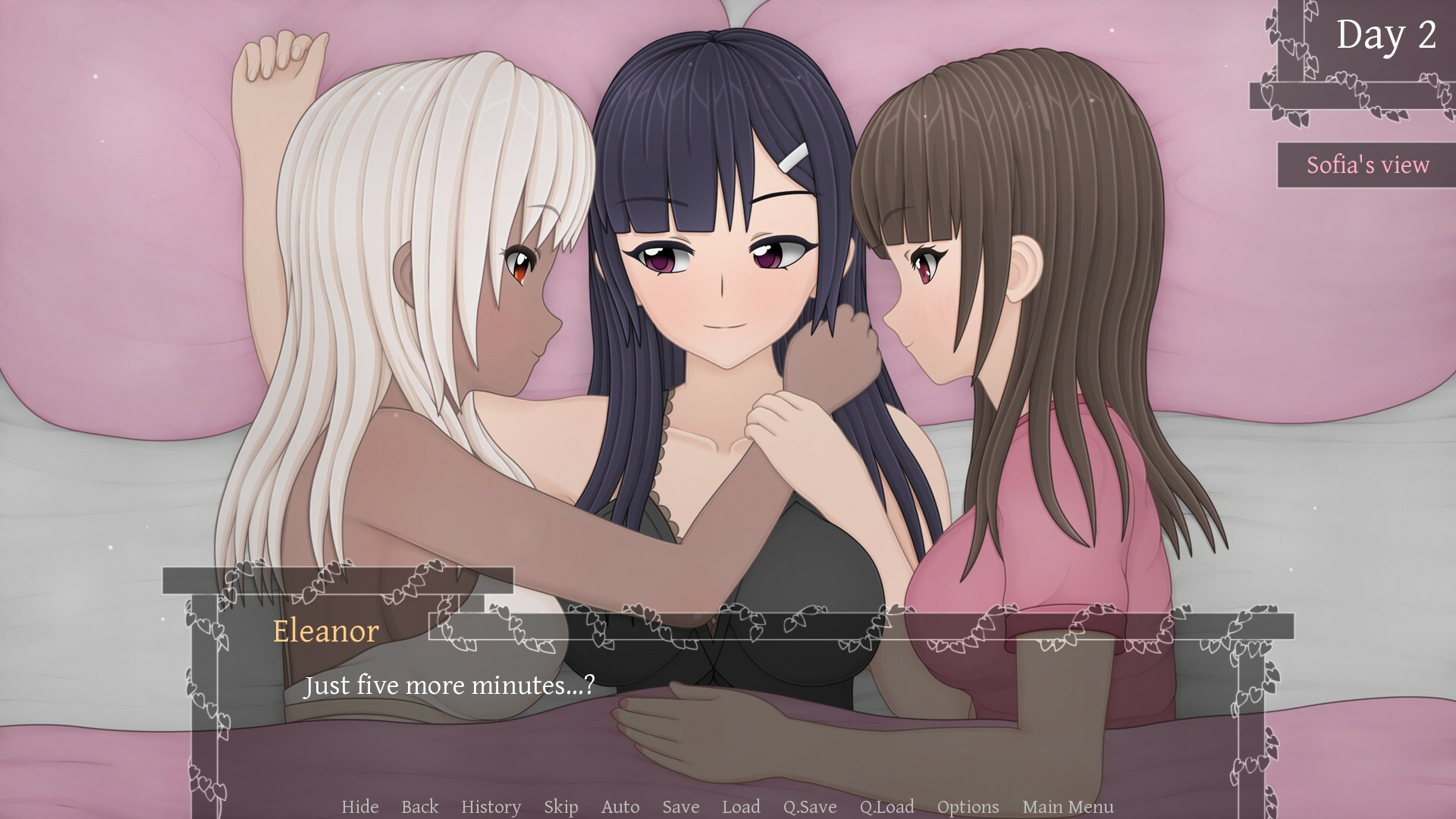The image size is (1456, 819).
Task: Quick save with Q.Save
Action: [x=811, y=807]
